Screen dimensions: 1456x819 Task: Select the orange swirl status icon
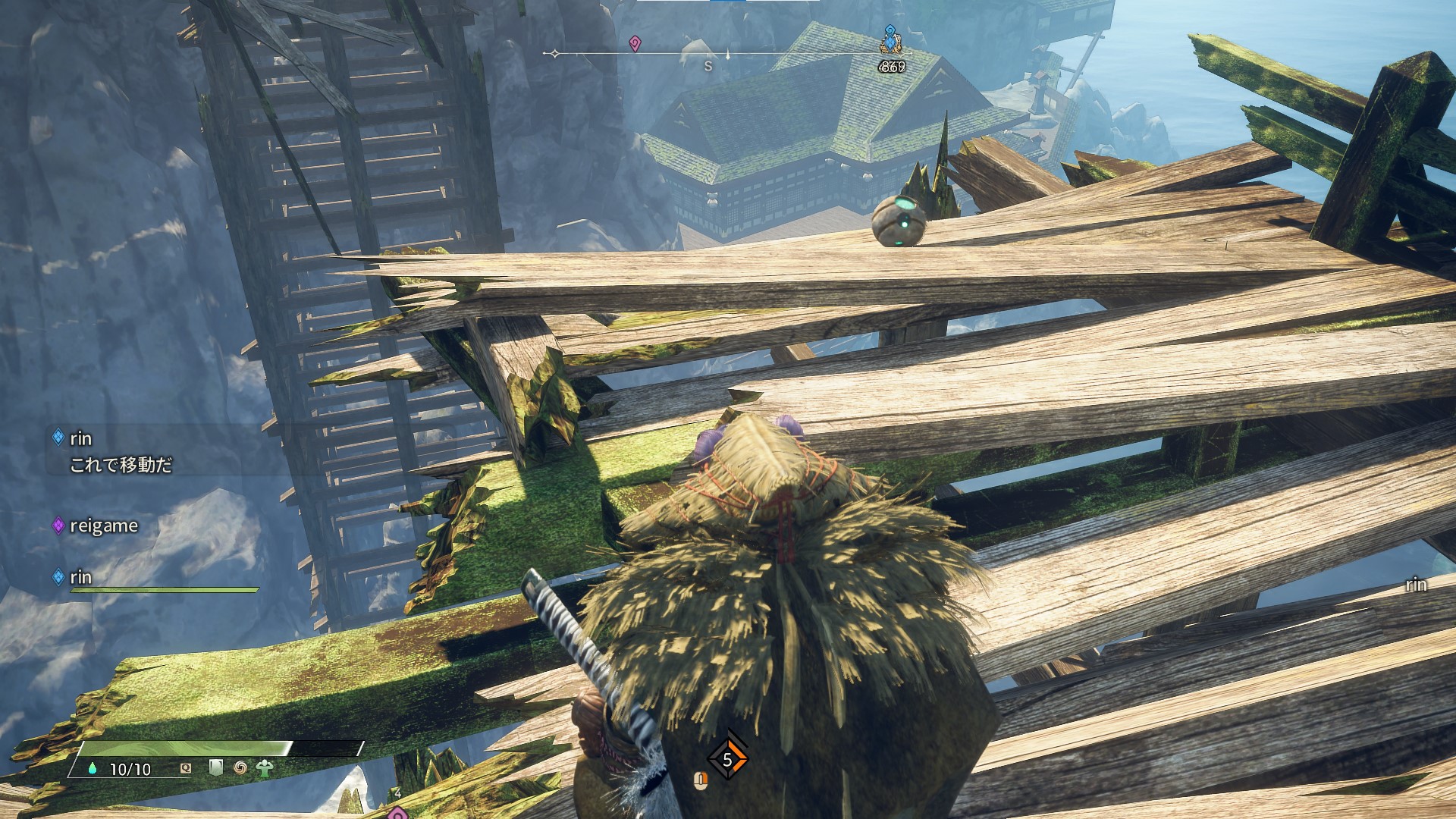coord(240,768)
